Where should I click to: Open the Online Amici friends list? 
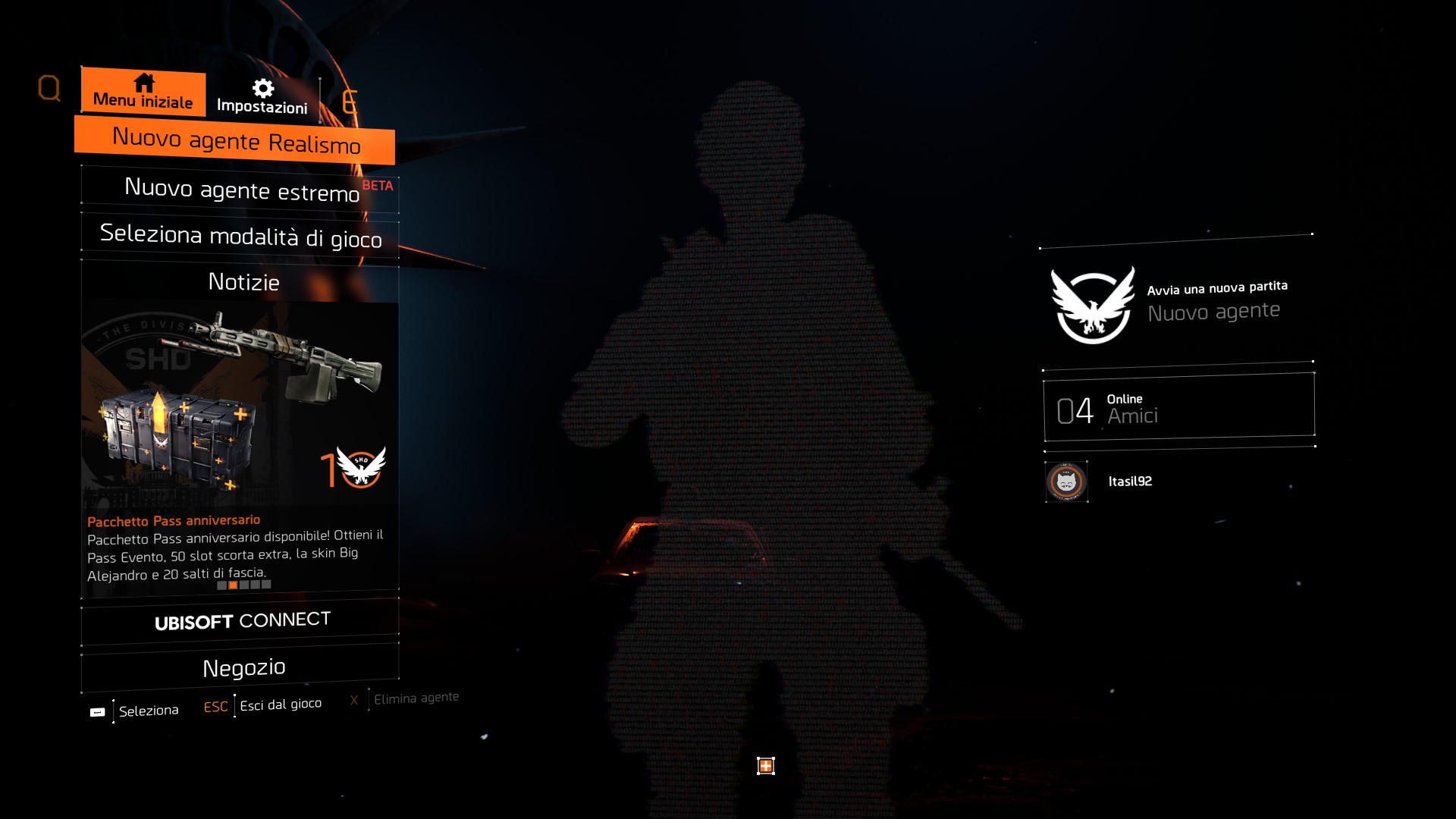tap(1178, 409)
